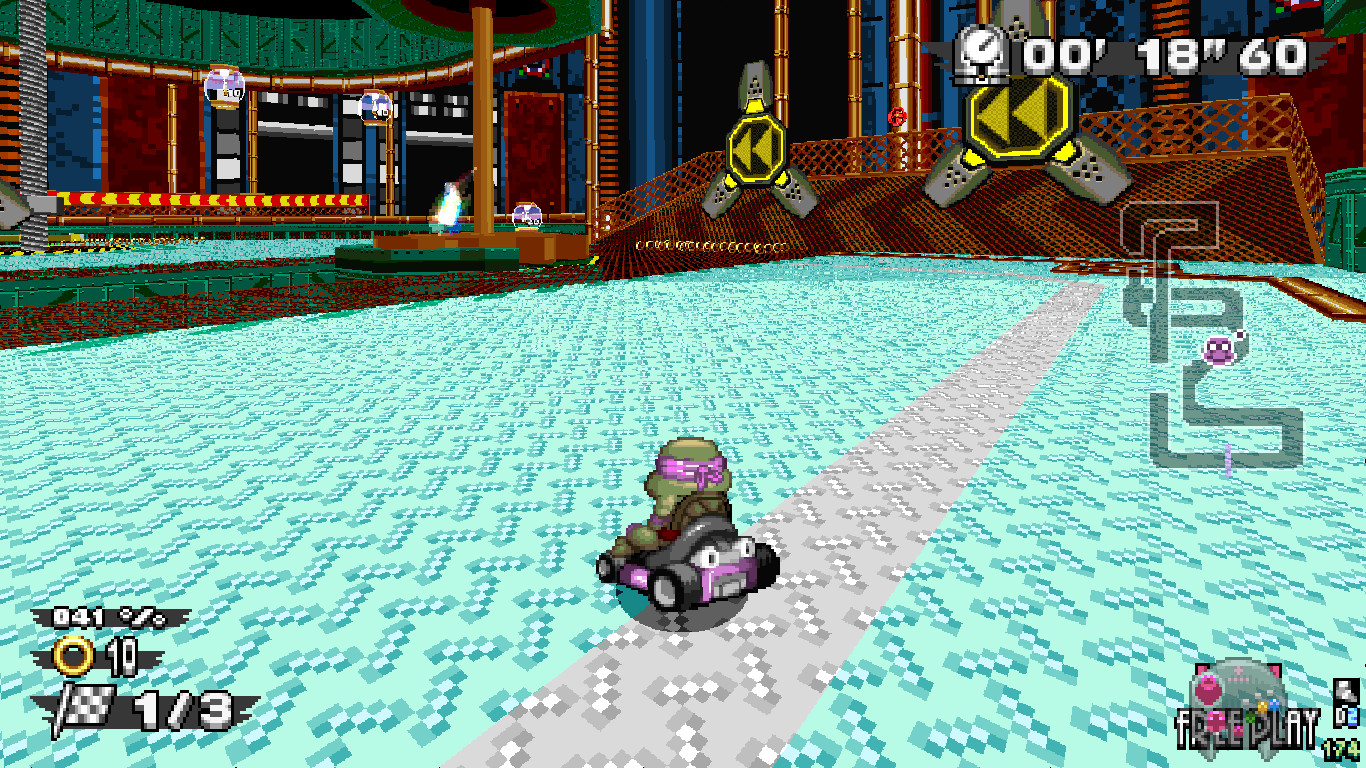
Task: Click the white item capsule icon above the 02
Action: click(x=1347, y=688)
